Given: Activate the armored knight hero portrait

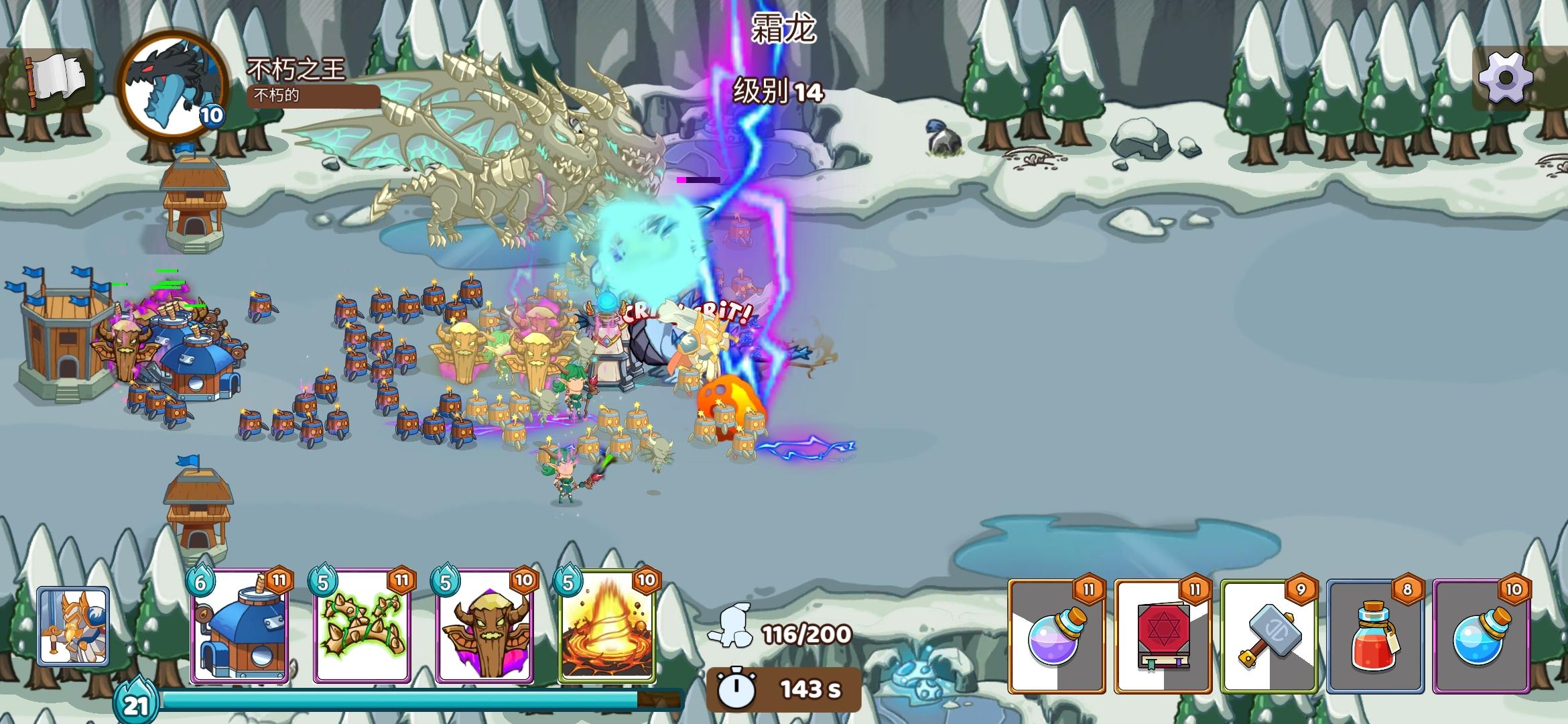Looking at the screenshot, I should point(73,626).
